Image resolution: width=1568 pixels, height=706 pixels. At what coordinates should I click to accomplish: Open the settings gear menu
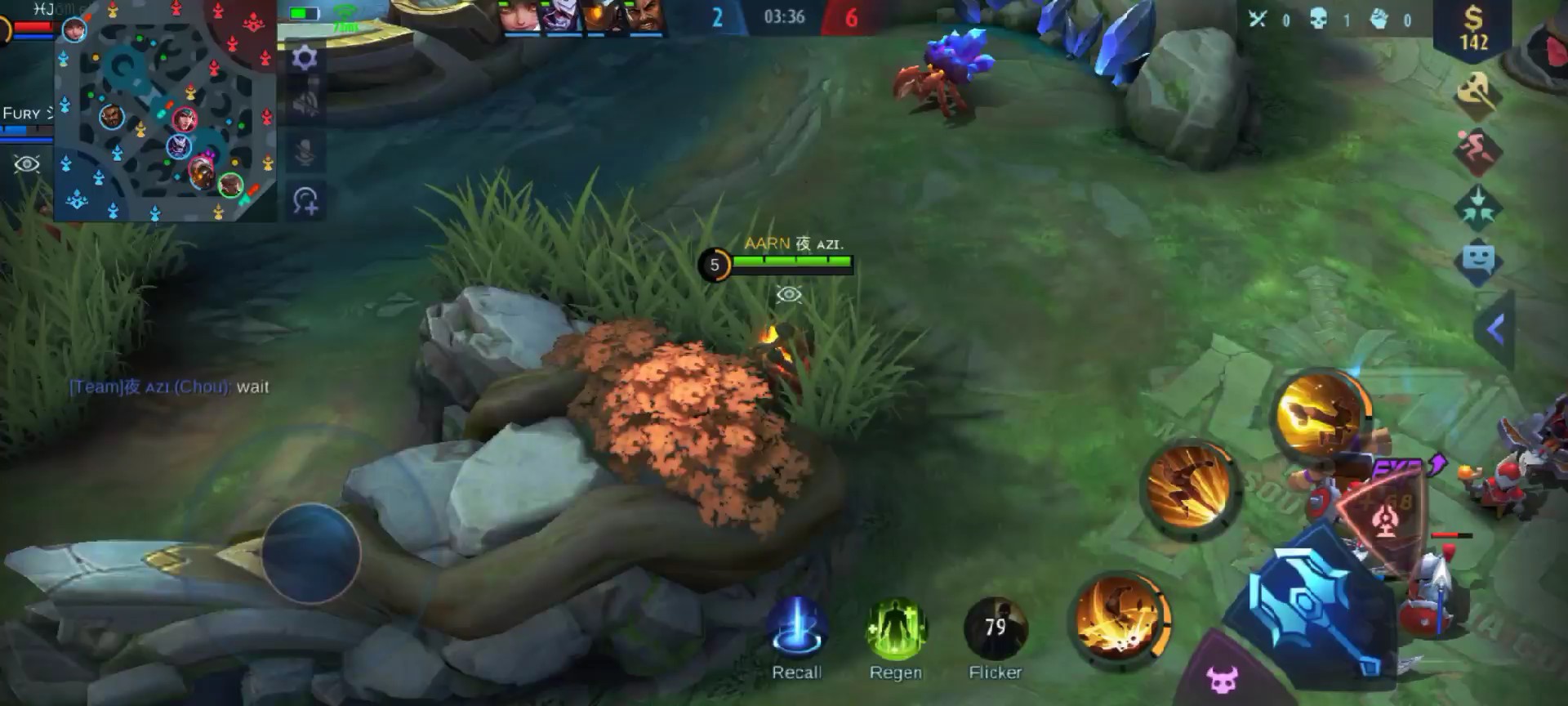click(305, 58)
